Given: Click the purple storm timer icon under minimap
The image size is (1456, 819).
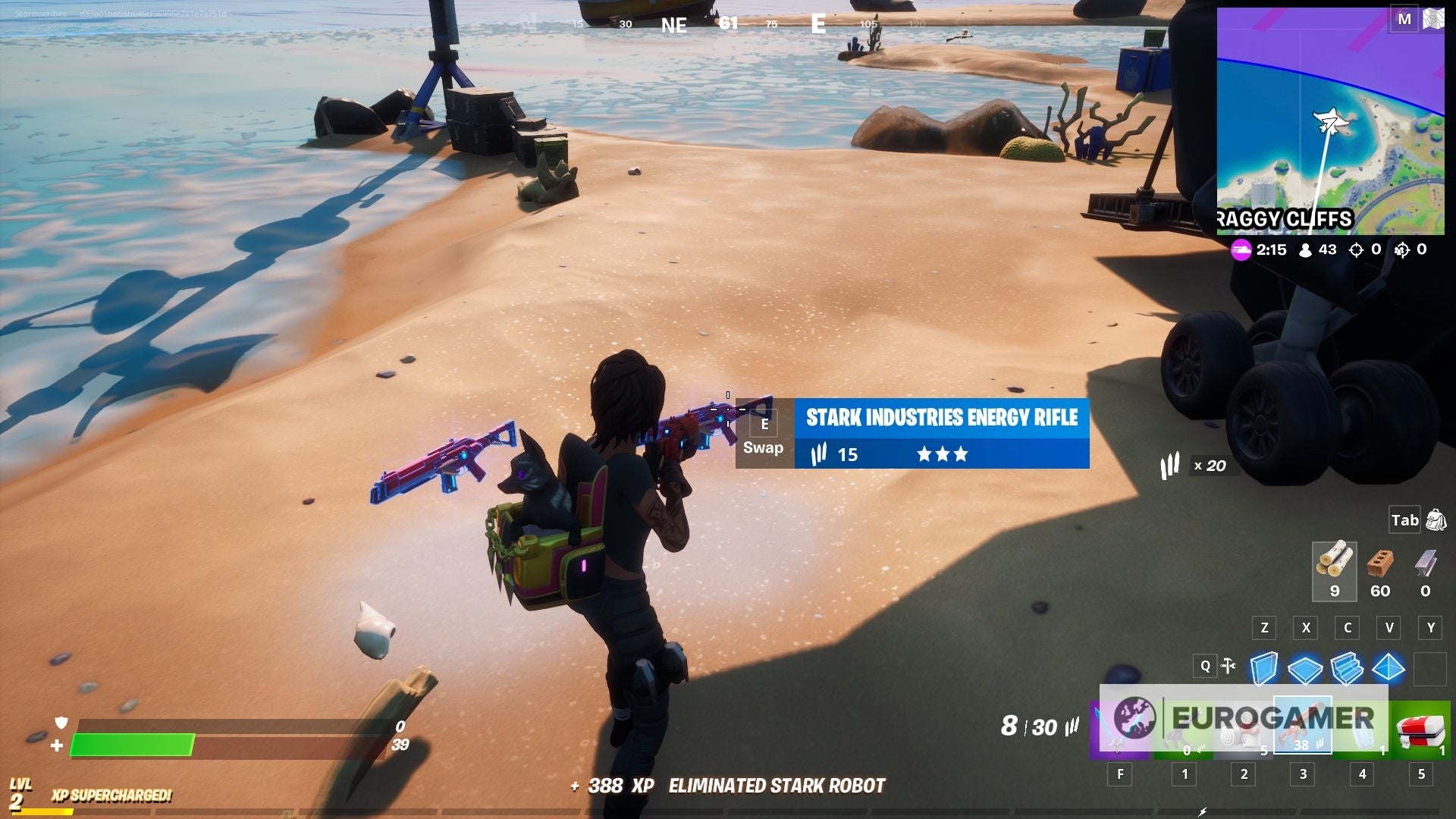Looking at the screenshot, I should coord(1241,249).
